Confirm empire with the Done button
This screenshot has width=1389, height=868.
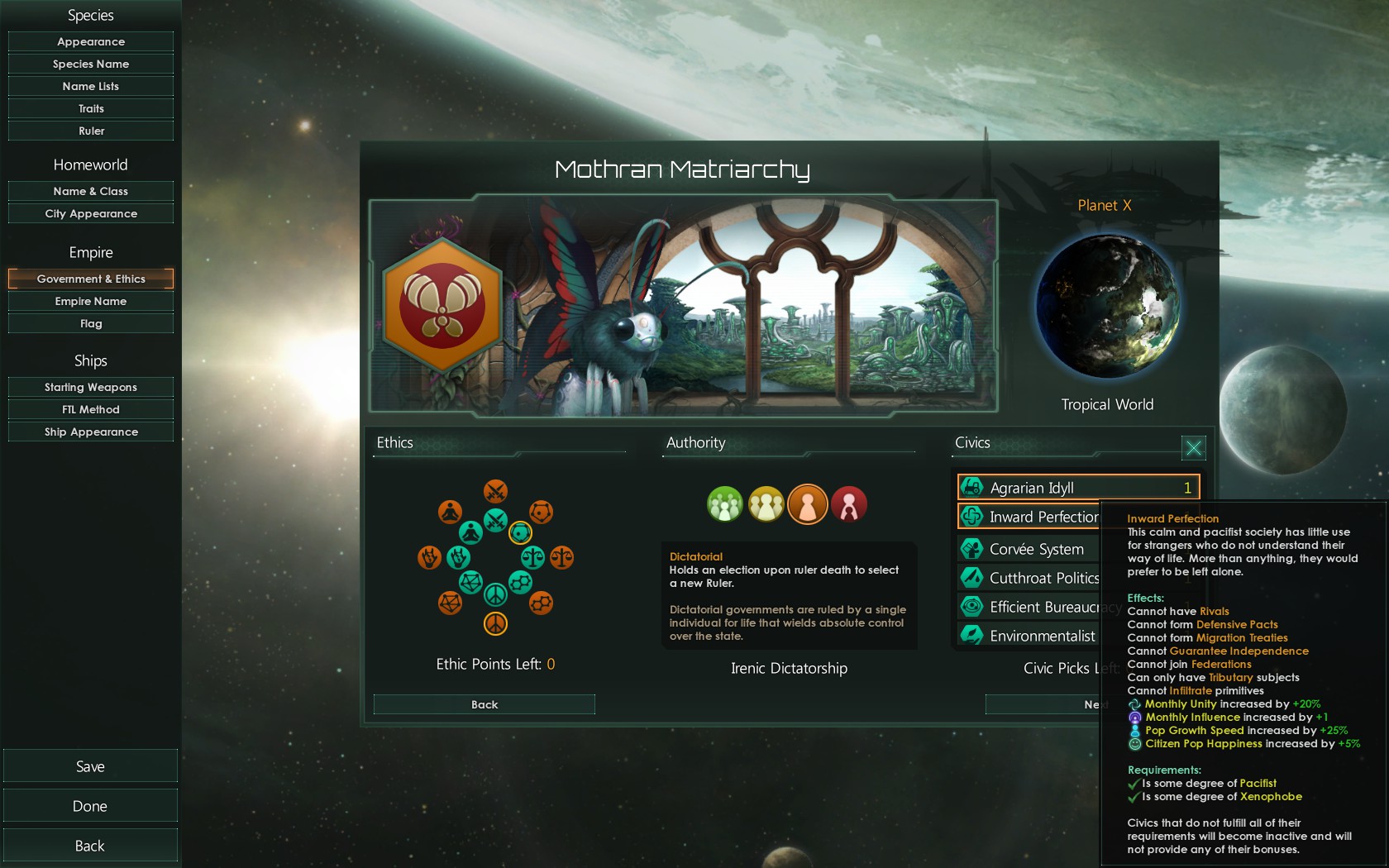(x=90, y=806)
